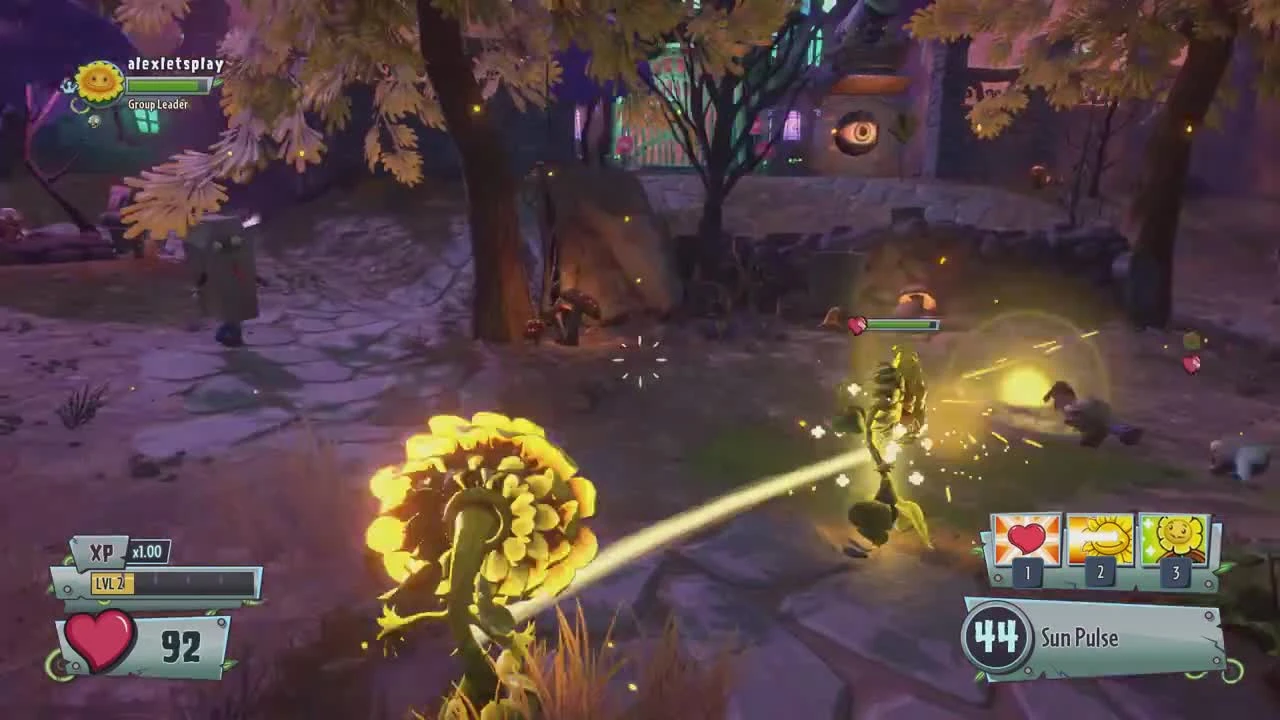
Task: Select the alexletsplay name label
Action: point(178,63)
